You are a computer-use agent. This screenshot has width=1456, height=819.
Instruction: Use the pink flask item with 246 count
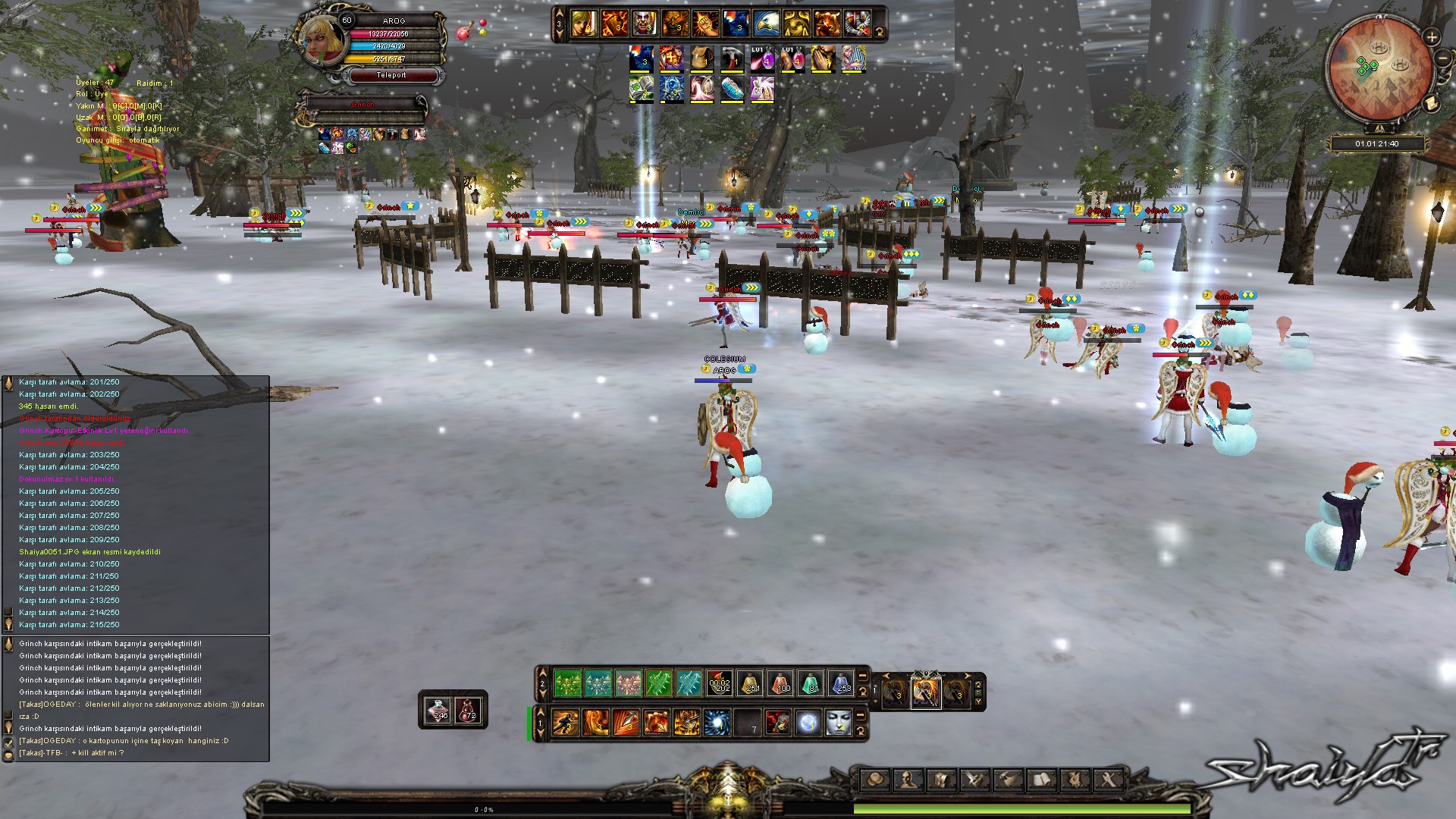[438, 710]
